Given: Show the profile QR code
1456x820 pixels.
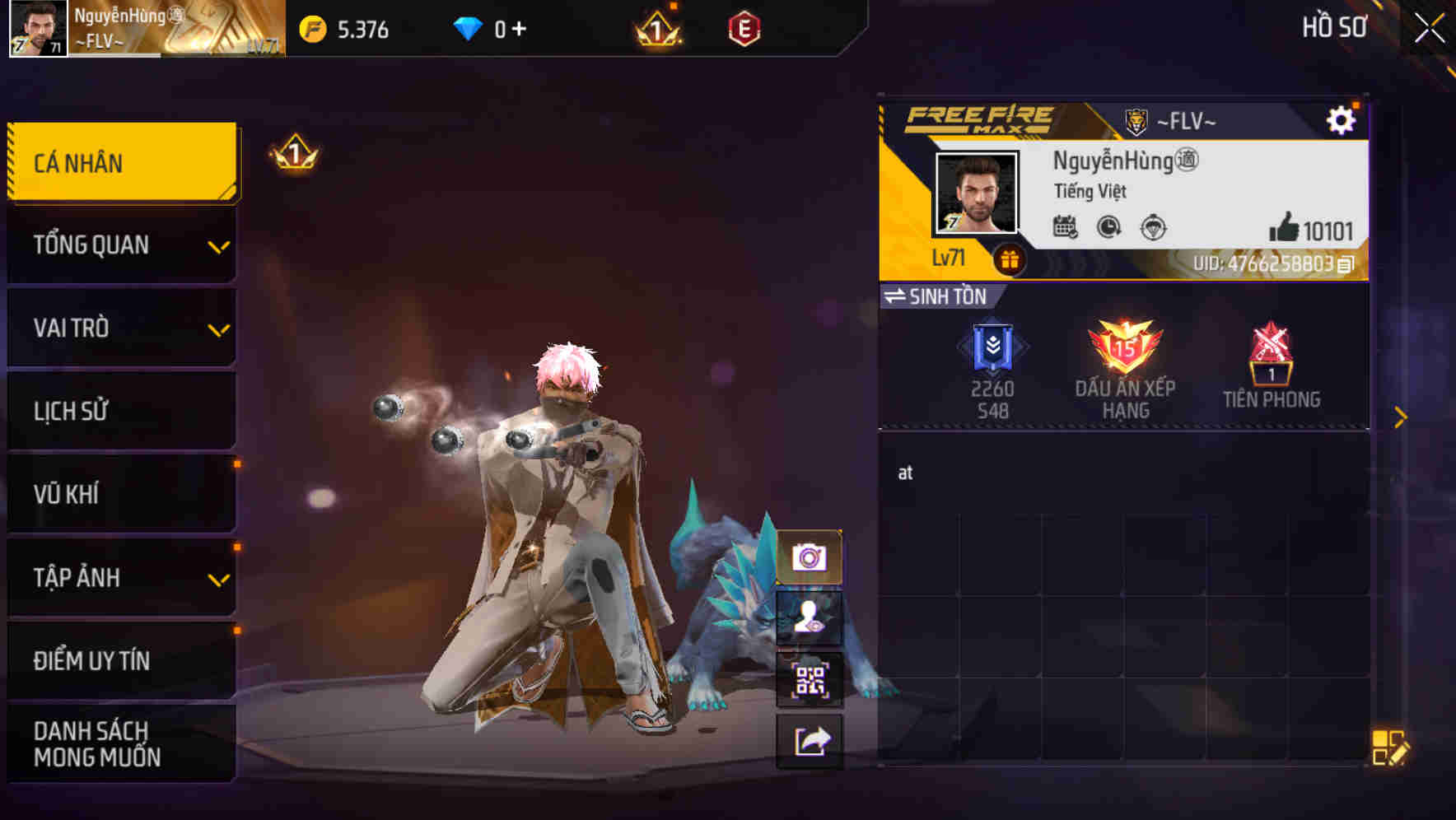Looking at the screenshot, I should pos(810,680).
